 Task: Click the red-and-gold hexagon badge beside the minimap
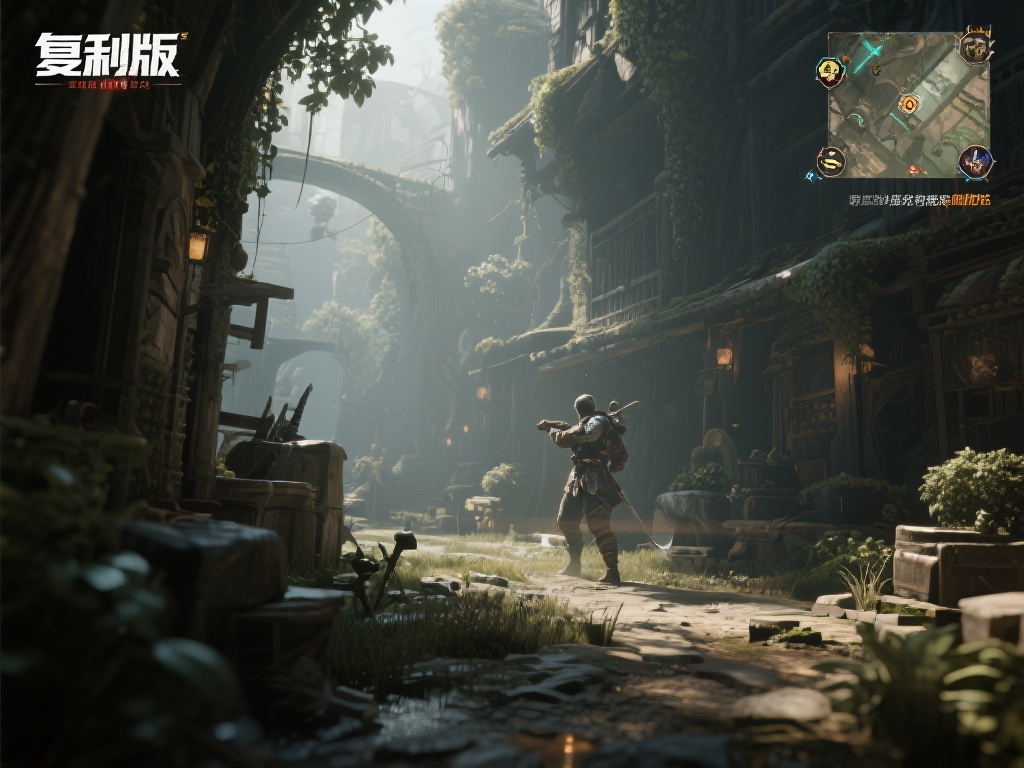(830, 71)
